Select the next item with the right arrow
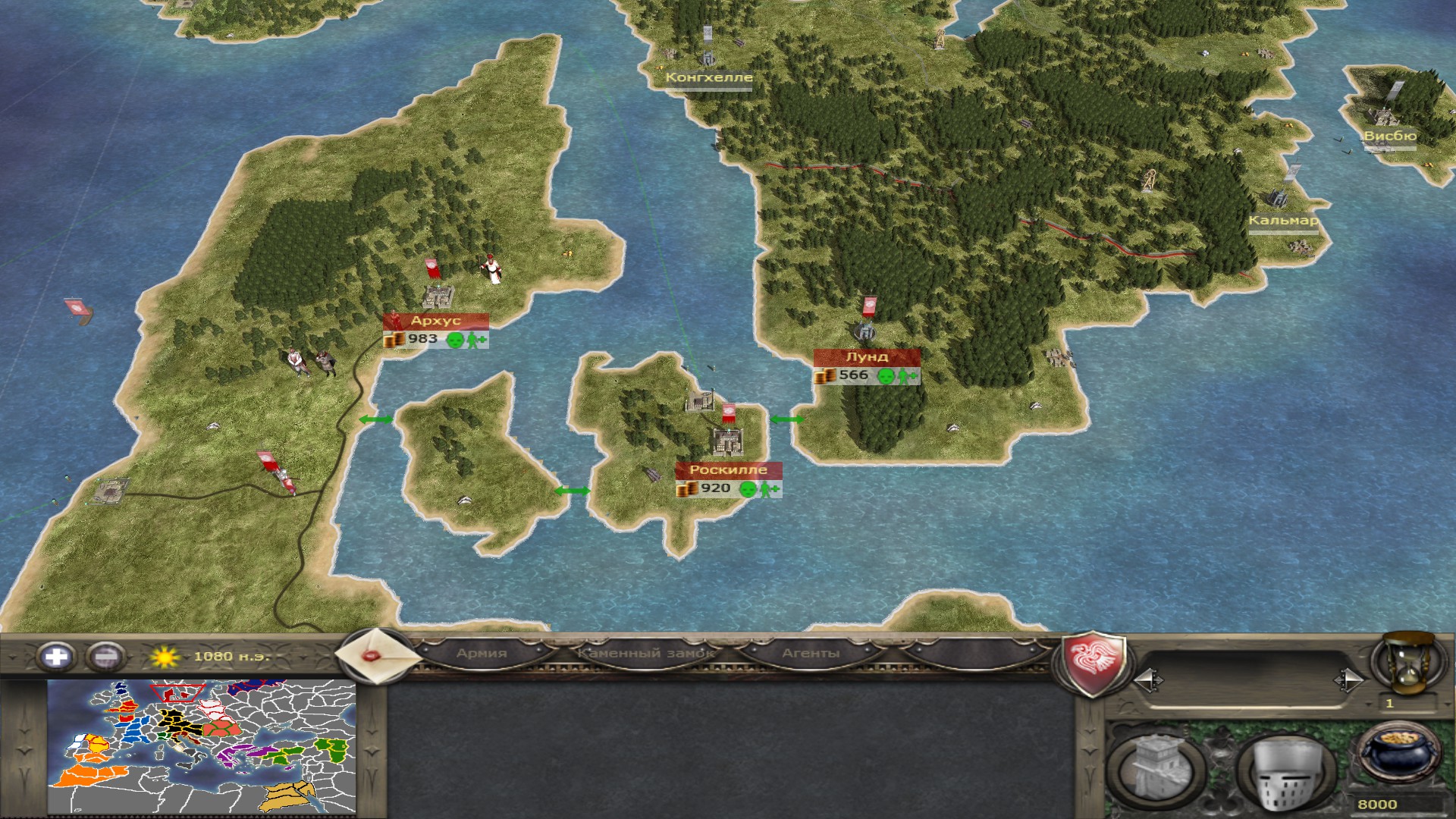The width and height of the screenshot is (1456, 819). click(x=1348, y=680)
